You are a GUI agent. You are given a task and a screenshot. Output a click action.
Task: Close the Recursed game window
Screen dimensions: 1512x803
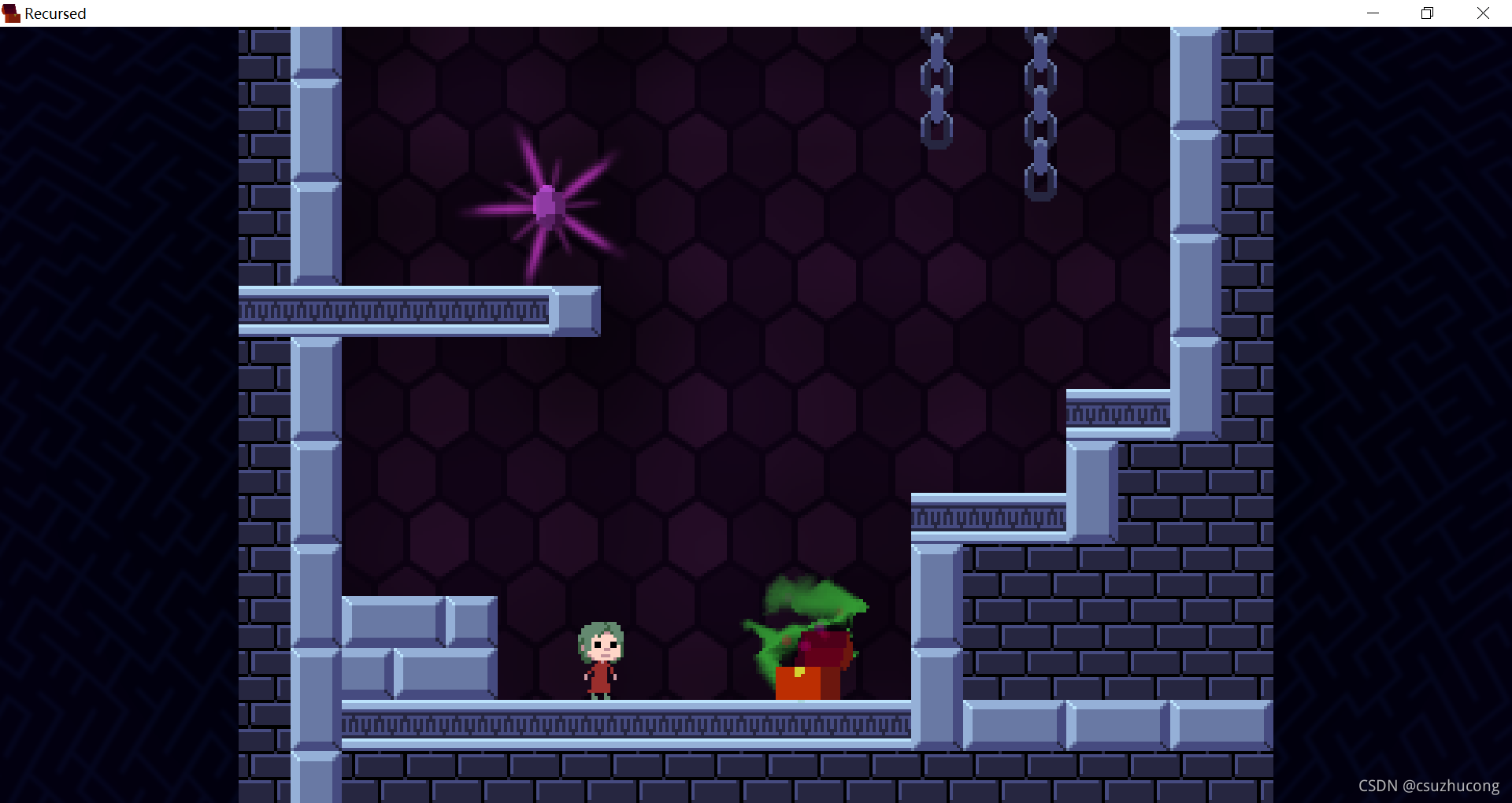(1483, 13)
